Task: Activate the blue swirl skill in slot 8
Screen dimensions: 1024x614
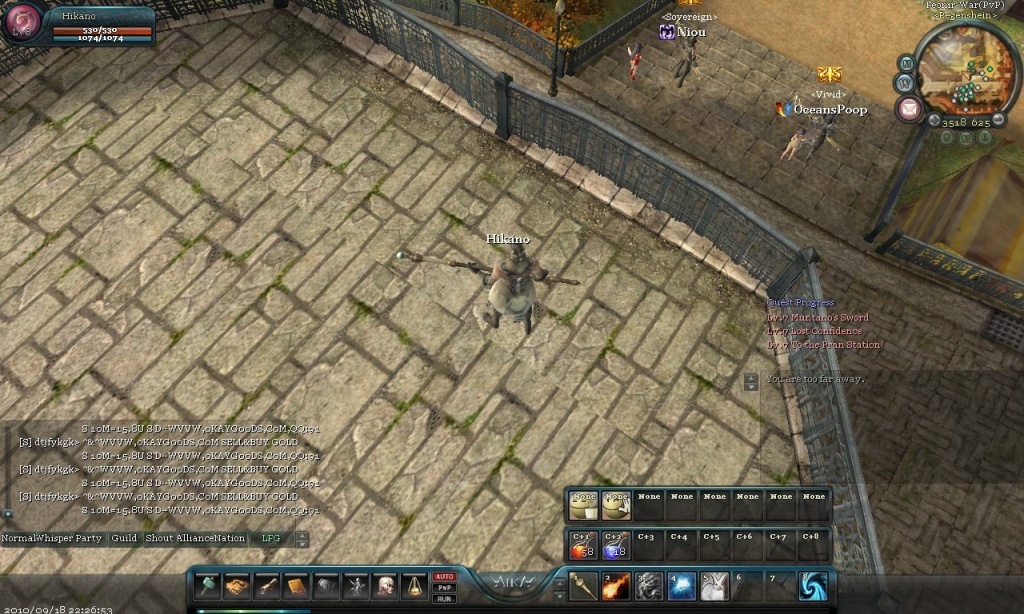Action: coord(811,586)
